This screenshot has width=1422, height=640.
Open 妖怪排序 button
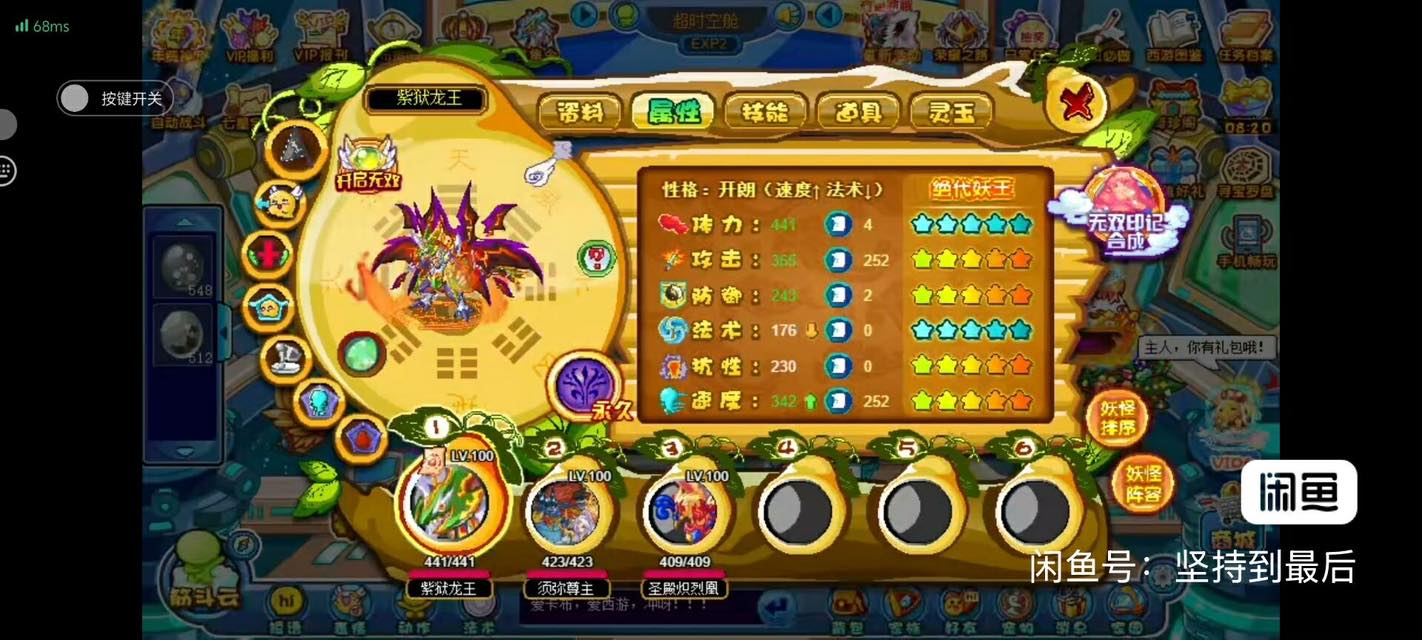[1116, 418]
